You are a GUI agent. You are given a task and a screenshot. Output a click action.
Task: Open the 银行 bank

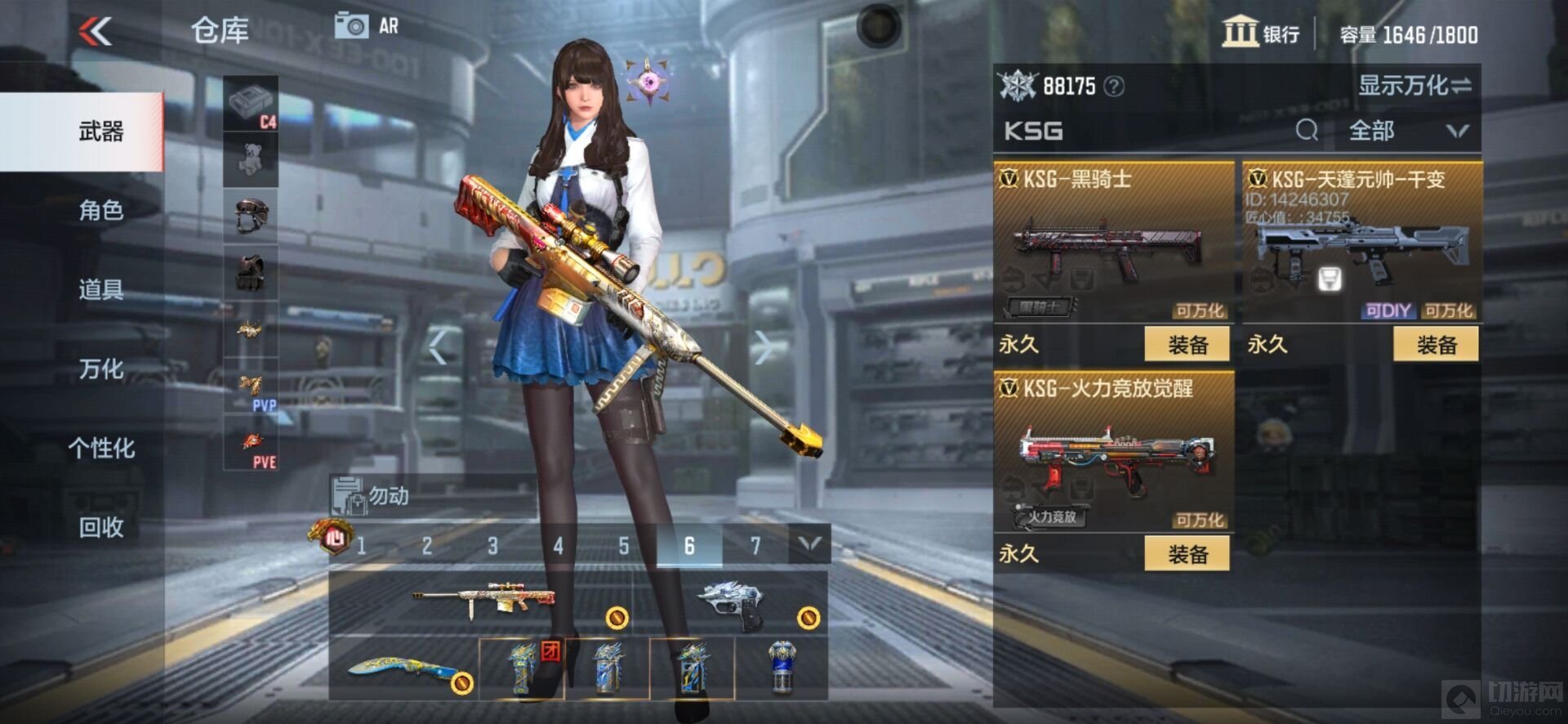1261,34
